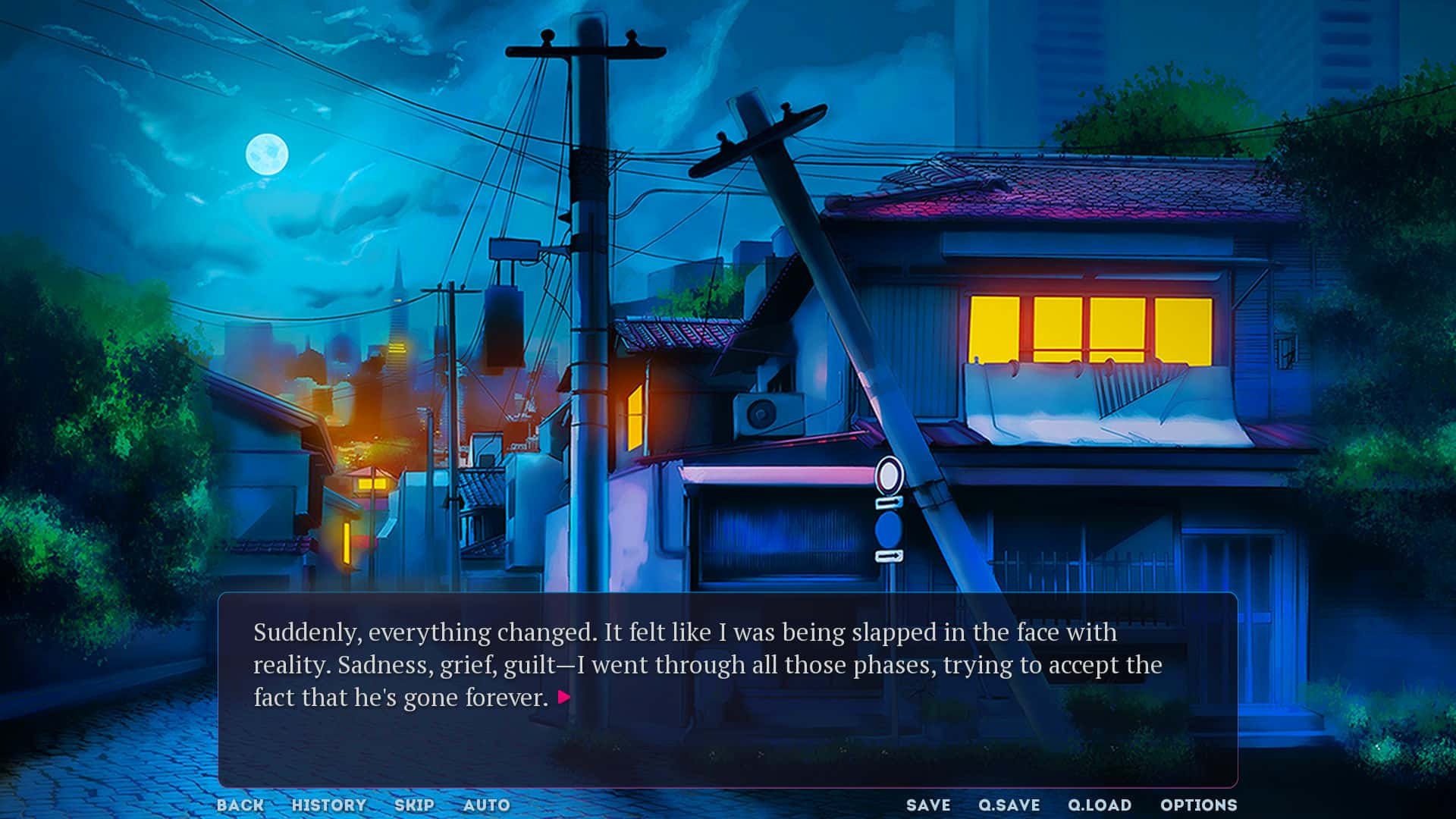Select SKIP from the quick menu
This screenshot has height=819, width=1456.
(416, 805)
